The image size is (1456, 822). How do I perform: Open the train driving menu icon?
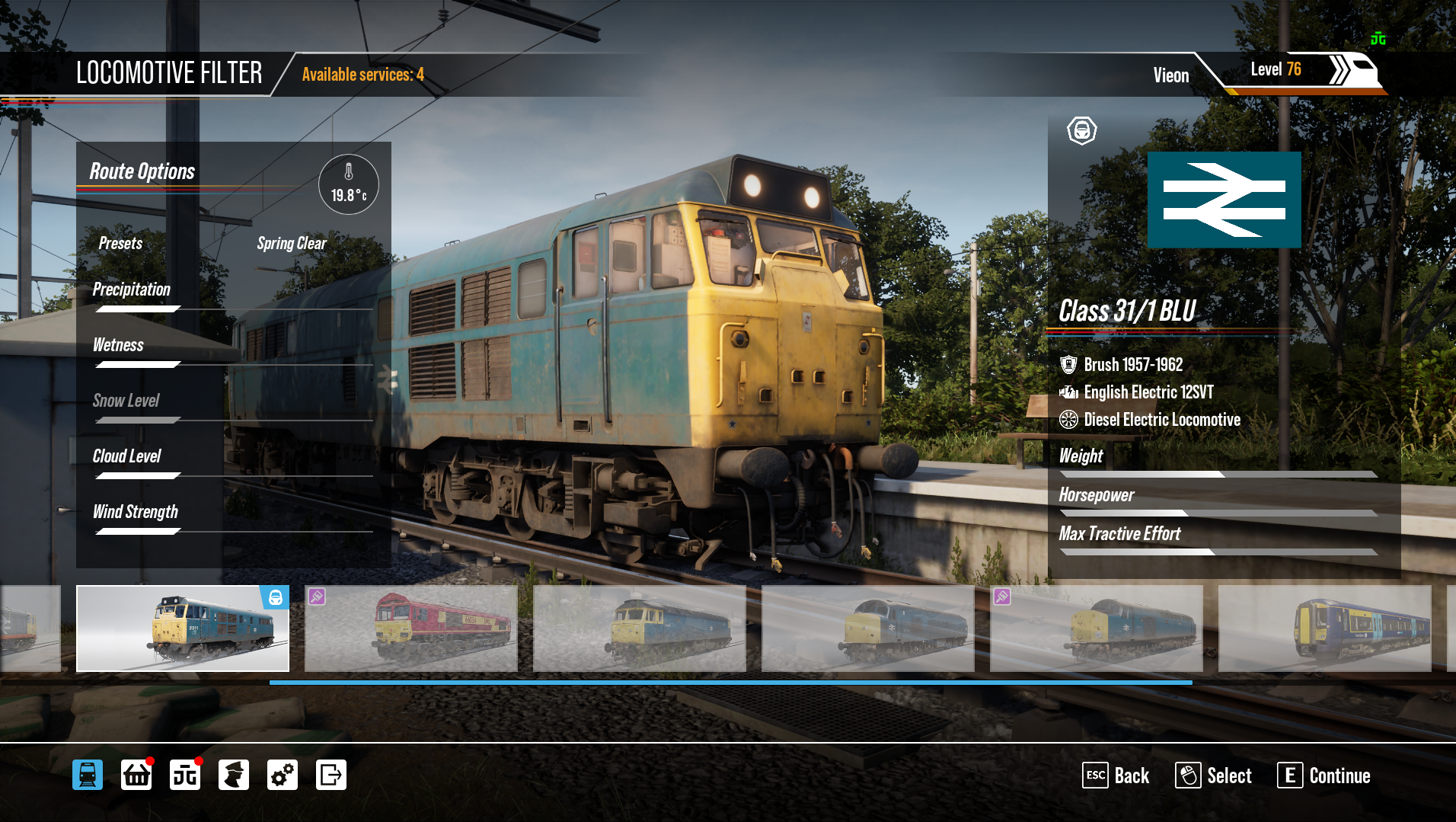click(x=88, y=775)
